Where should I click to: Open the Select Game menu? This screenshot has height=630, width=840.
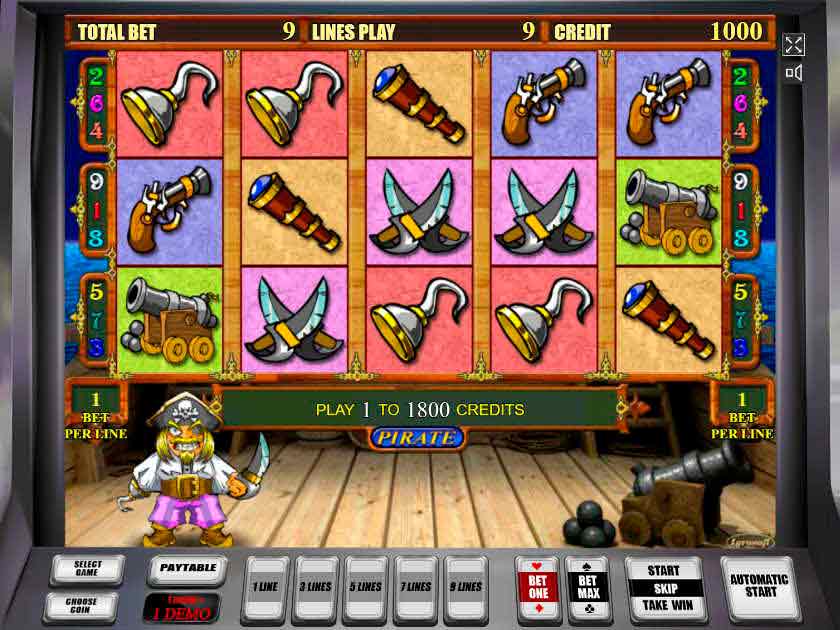[88, 570]
